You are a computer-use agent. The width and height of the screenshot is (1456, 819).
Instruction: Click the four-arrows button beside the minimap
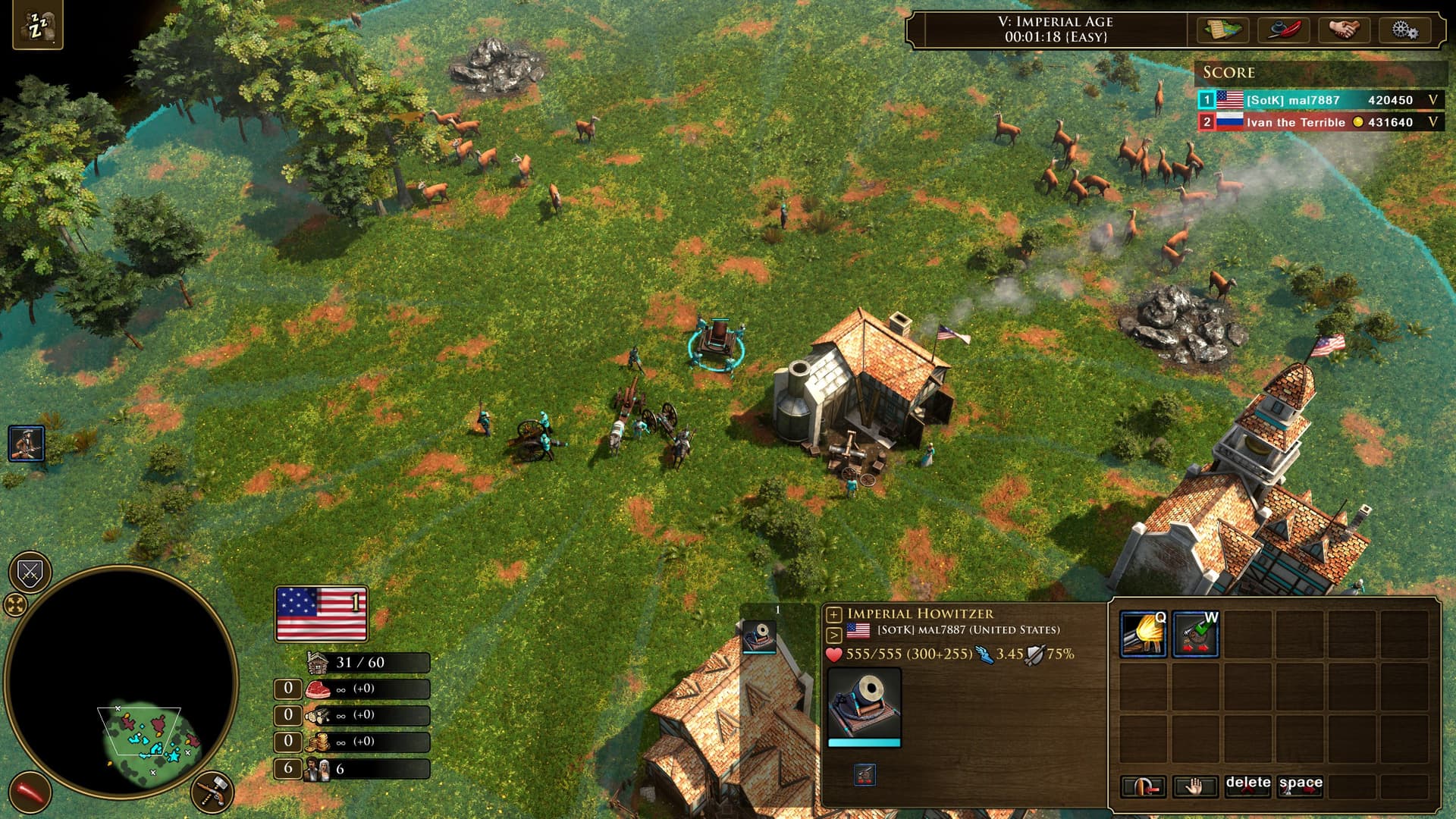click(15, 604)
